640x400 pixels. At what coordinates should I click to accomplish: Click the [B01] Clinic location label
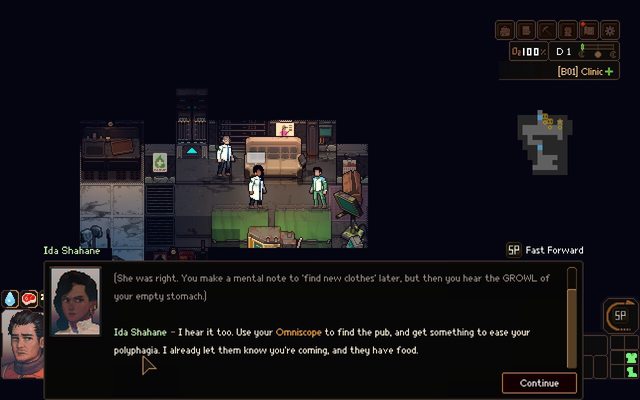point(585,72)
